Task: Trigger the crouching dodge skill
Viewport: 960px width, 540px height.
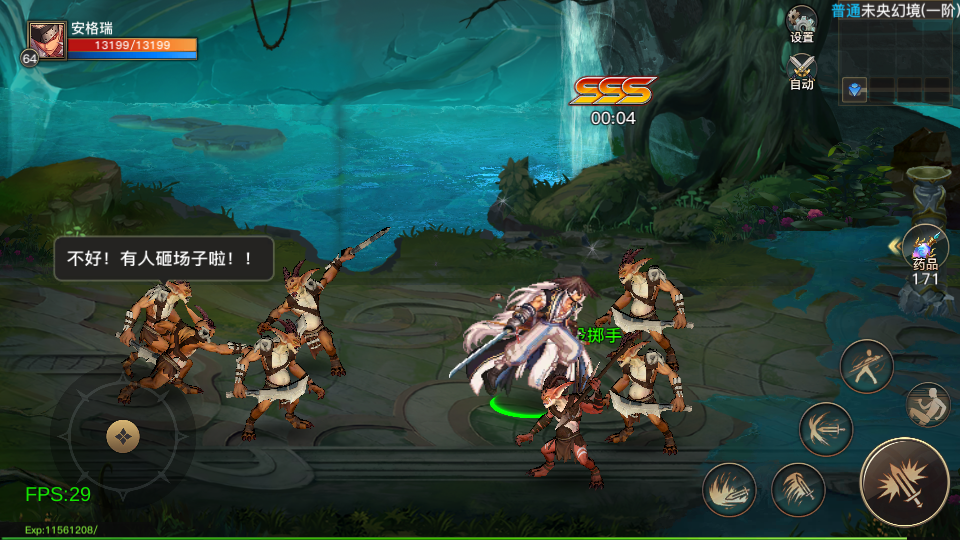Action: (x=929, y=405)
